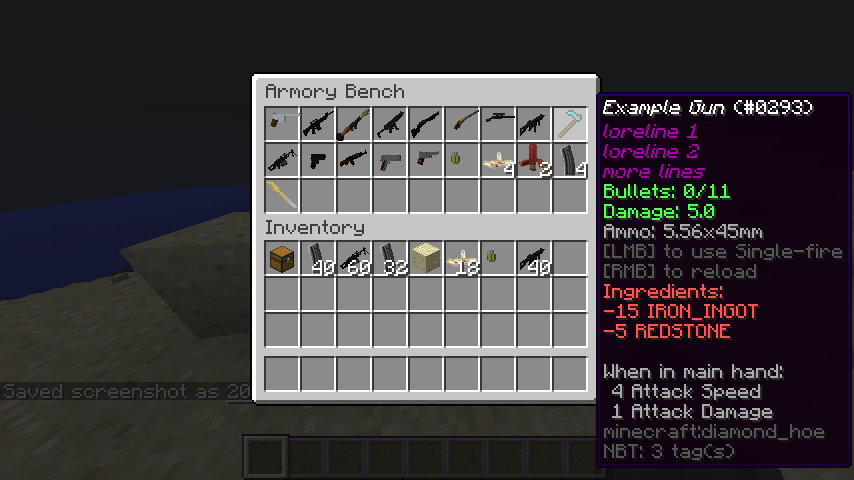Click the AK-47 rifle with wooden stock
Image resolution: width=854 pixels, height=480 pixels.
coord(354,160)
